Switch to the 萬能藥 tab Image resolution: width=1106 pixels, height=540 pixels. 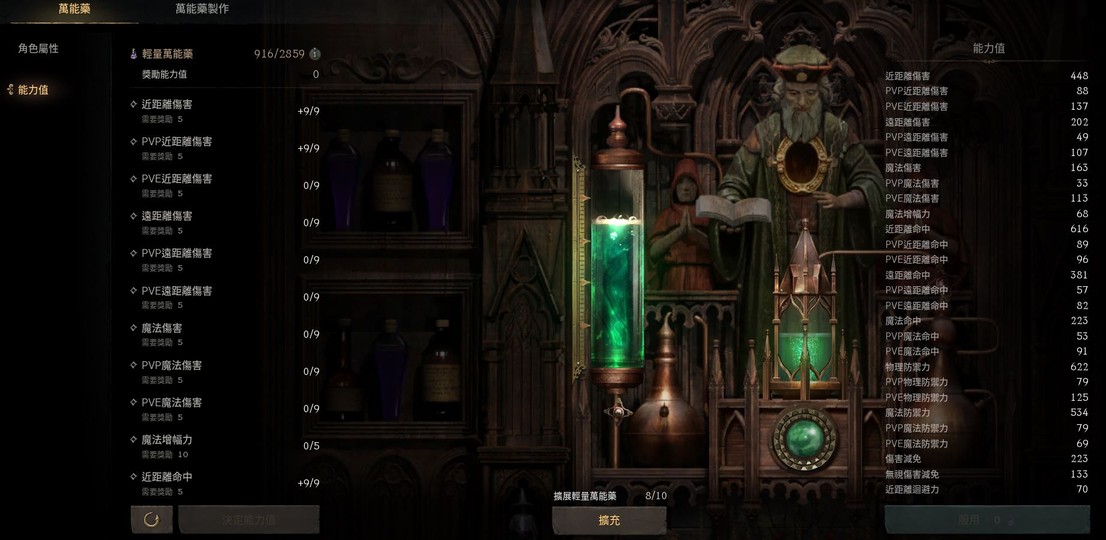(x=74, y=9)
